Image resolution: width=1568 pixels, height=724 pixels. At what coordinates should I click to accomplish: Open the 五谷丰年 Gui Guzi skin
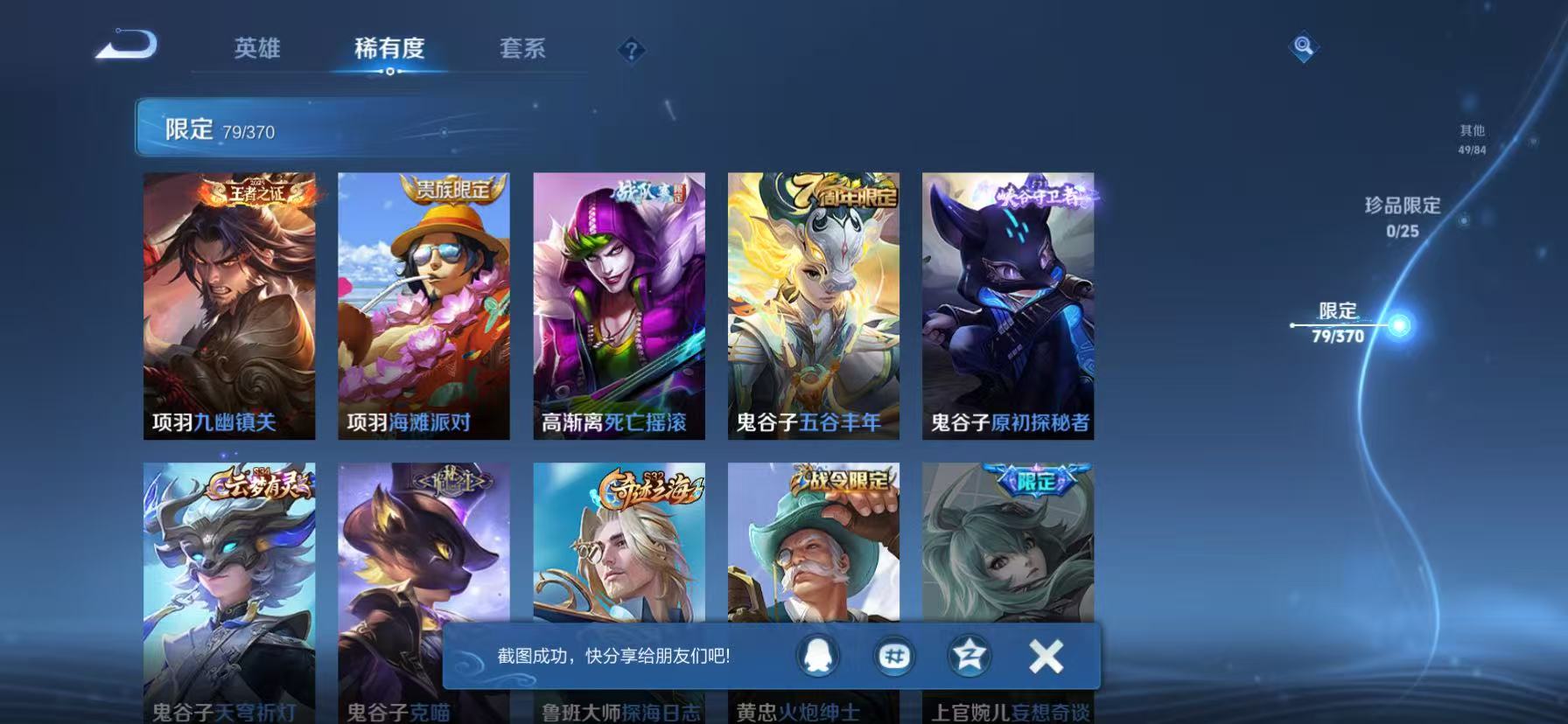(811, 306)
